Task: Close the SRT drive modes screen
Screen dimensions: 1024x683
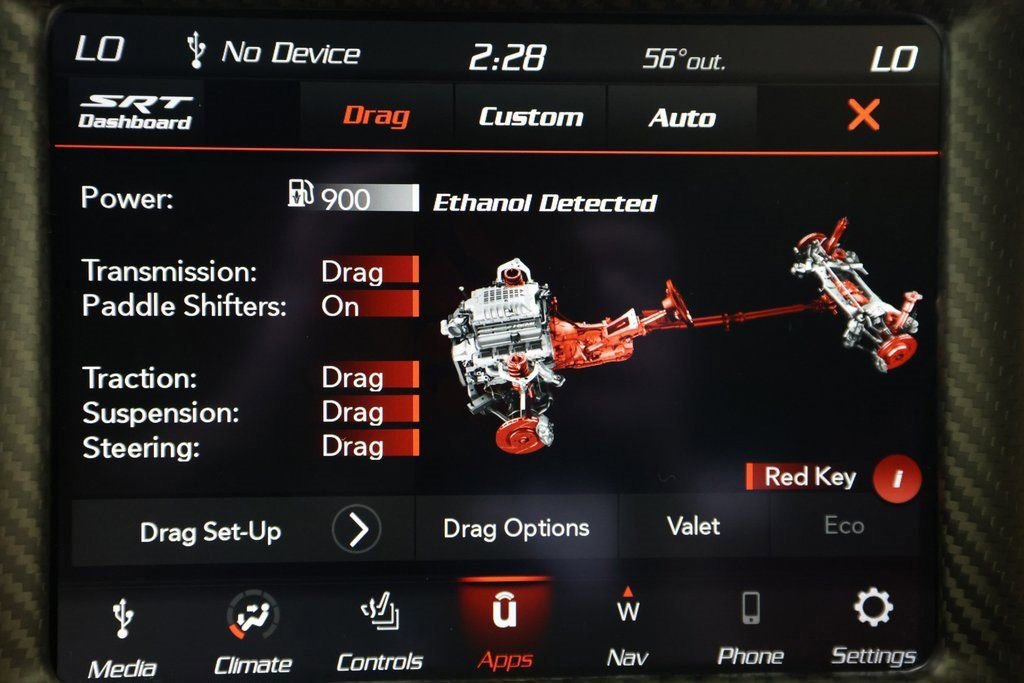Action: click(863, 116)
